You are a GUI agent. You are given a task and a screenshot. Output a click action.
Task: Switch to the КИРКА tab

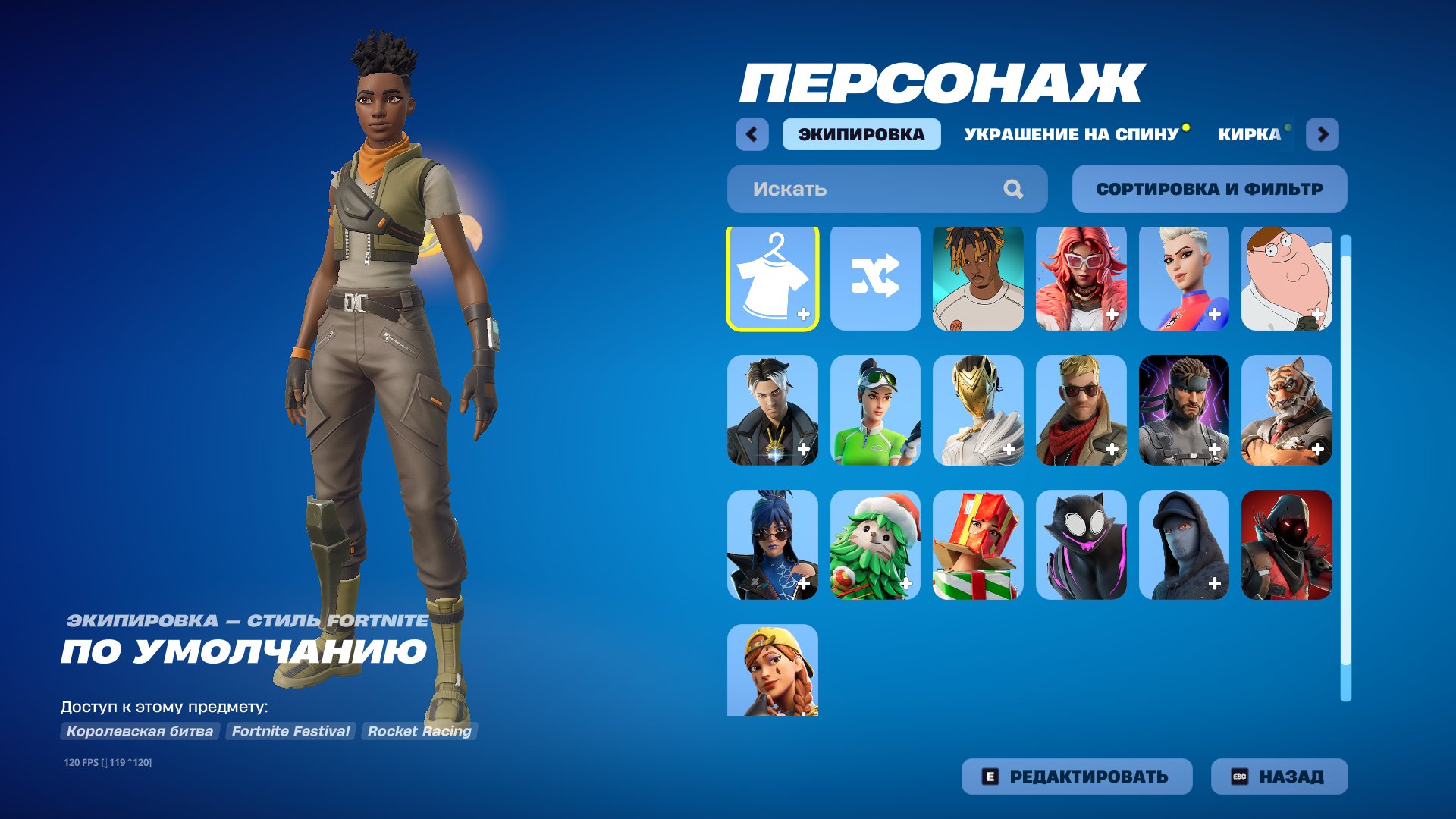[x=1250, y=134]
